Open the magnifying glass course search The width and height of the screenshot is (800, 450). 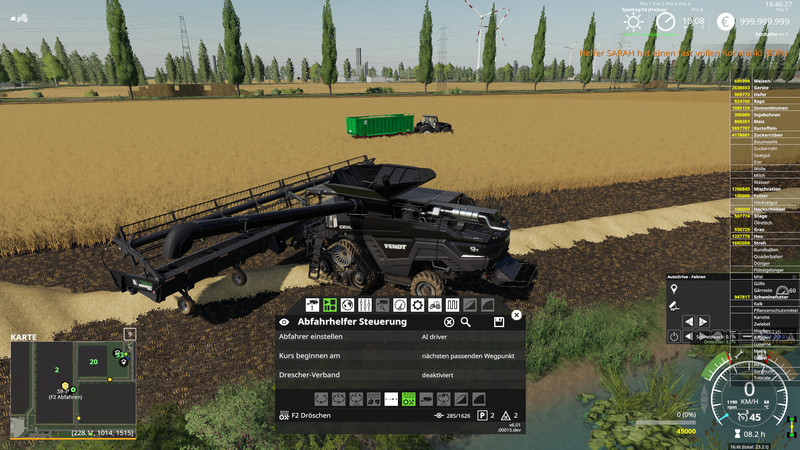point(465,322)
